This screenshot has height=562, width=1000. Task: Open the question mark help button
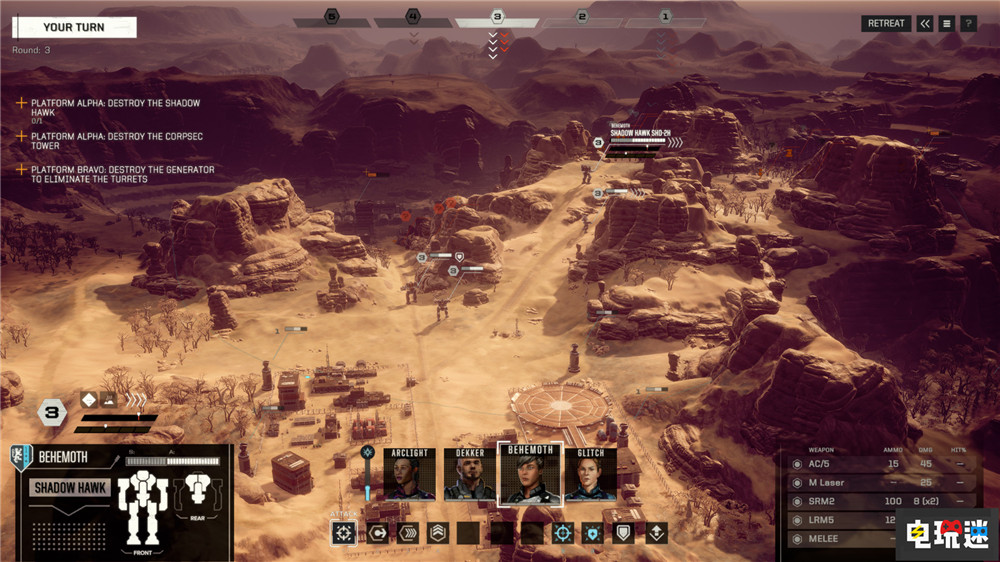pos(968,23)
